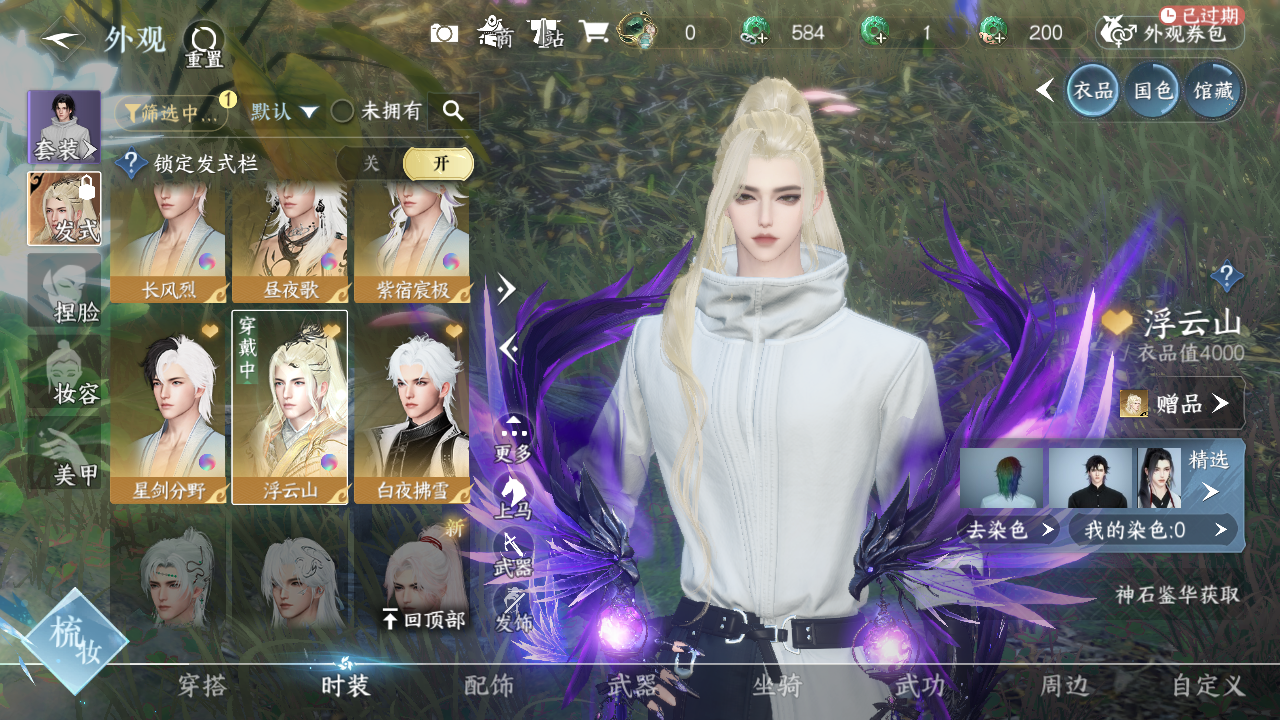View the 赠品 gift details

pyautogui.click(x=1181, y=404)
